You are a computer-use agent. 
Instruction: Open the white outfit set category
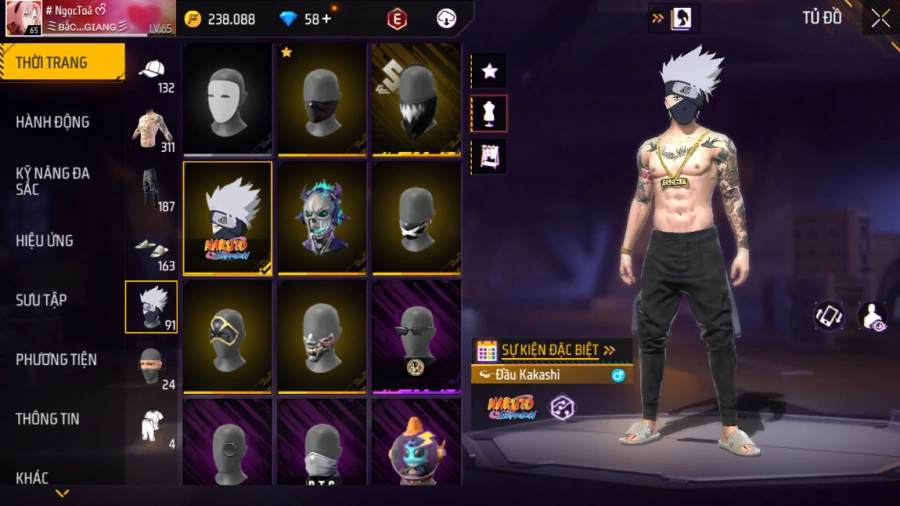152,425
